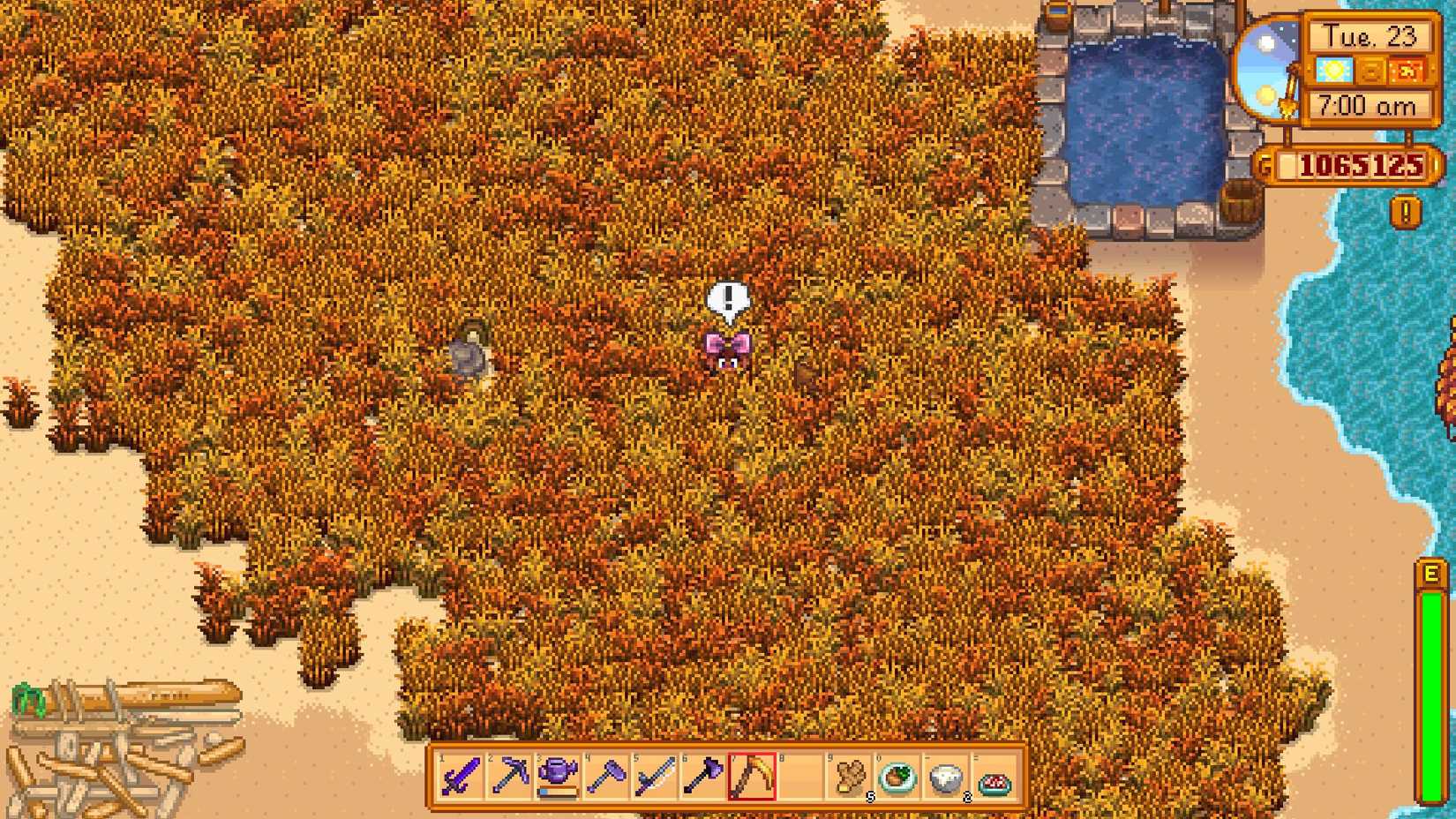This screenshot has height=819, width=1456.
Task: Click the cooked meal plate in slot 10
Action: point(897,776)
